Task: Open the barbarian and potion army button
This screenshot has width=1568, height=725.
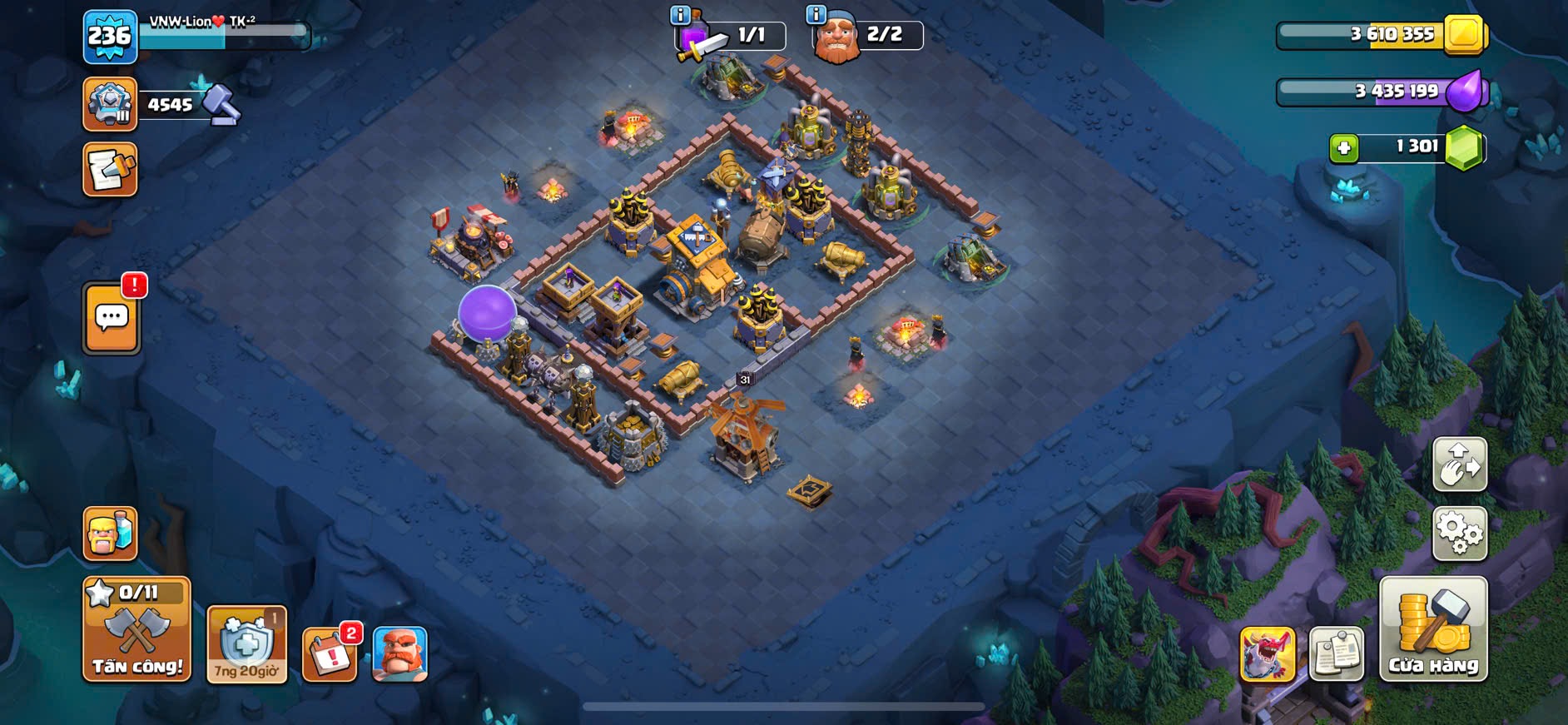Action: [x=110, y=534]
